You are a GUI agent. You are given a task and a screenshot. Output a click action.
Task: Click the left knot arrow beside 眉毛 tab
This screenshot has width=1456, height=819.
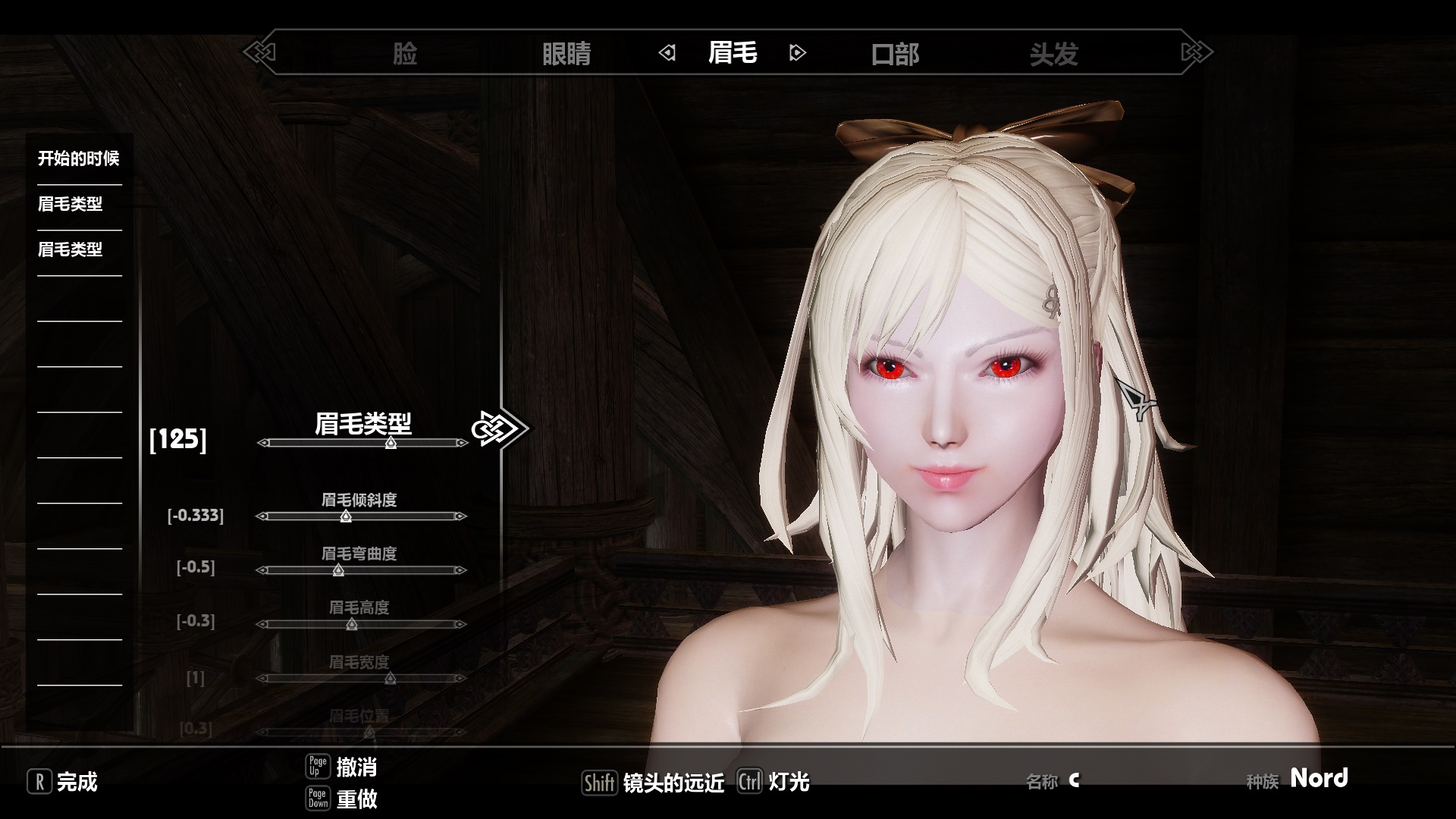coord(667,54)
